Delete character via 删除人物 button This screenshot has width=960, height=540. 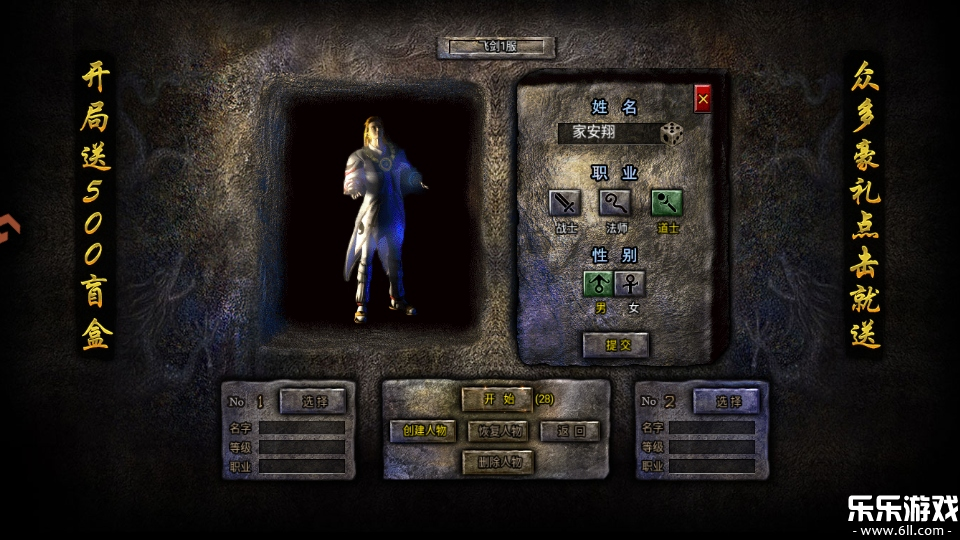point(497,462)
